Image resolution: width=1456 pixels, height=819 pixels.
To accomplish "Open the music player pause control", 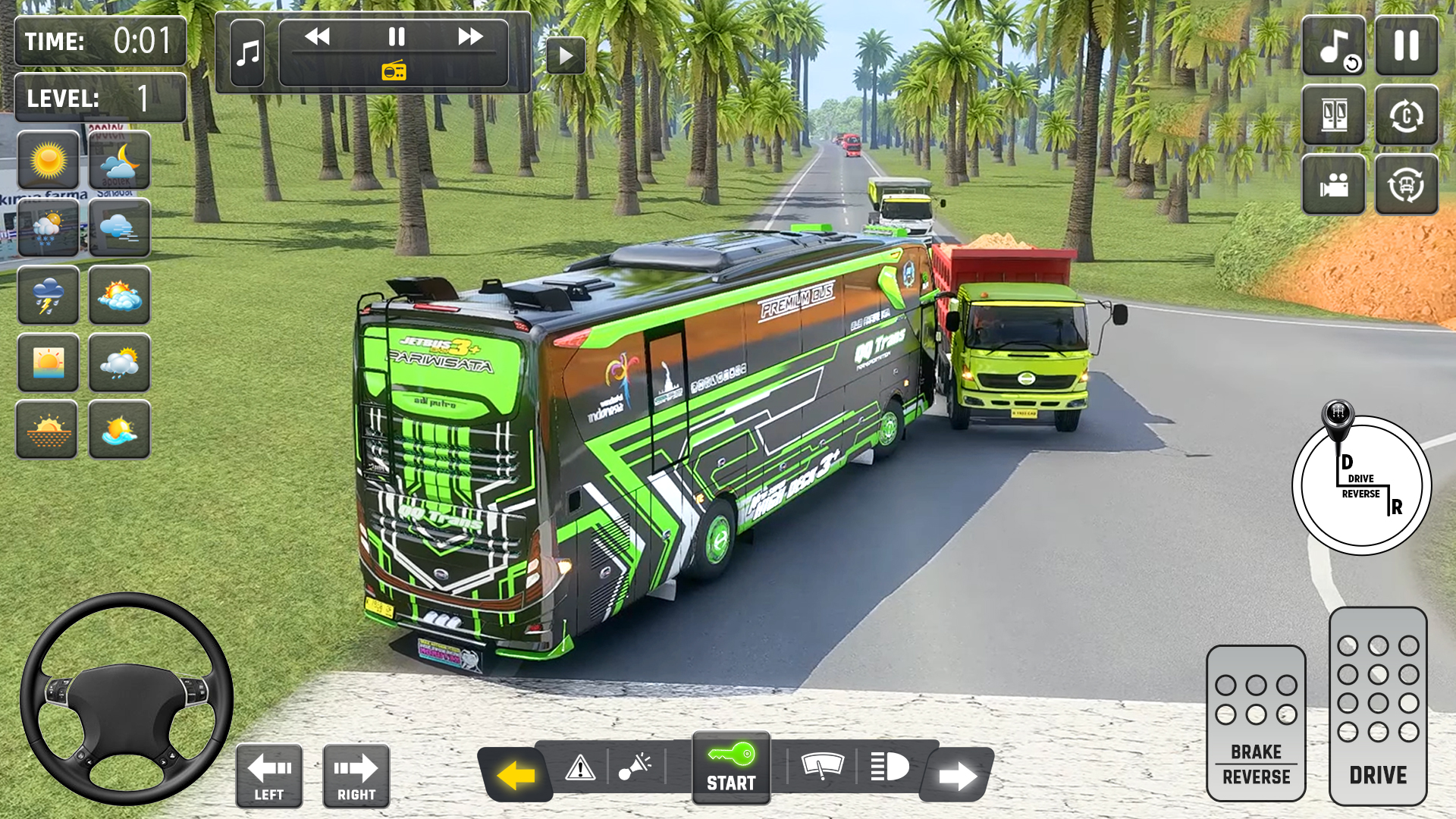I will pyautogui.click(x=397, y=36).
